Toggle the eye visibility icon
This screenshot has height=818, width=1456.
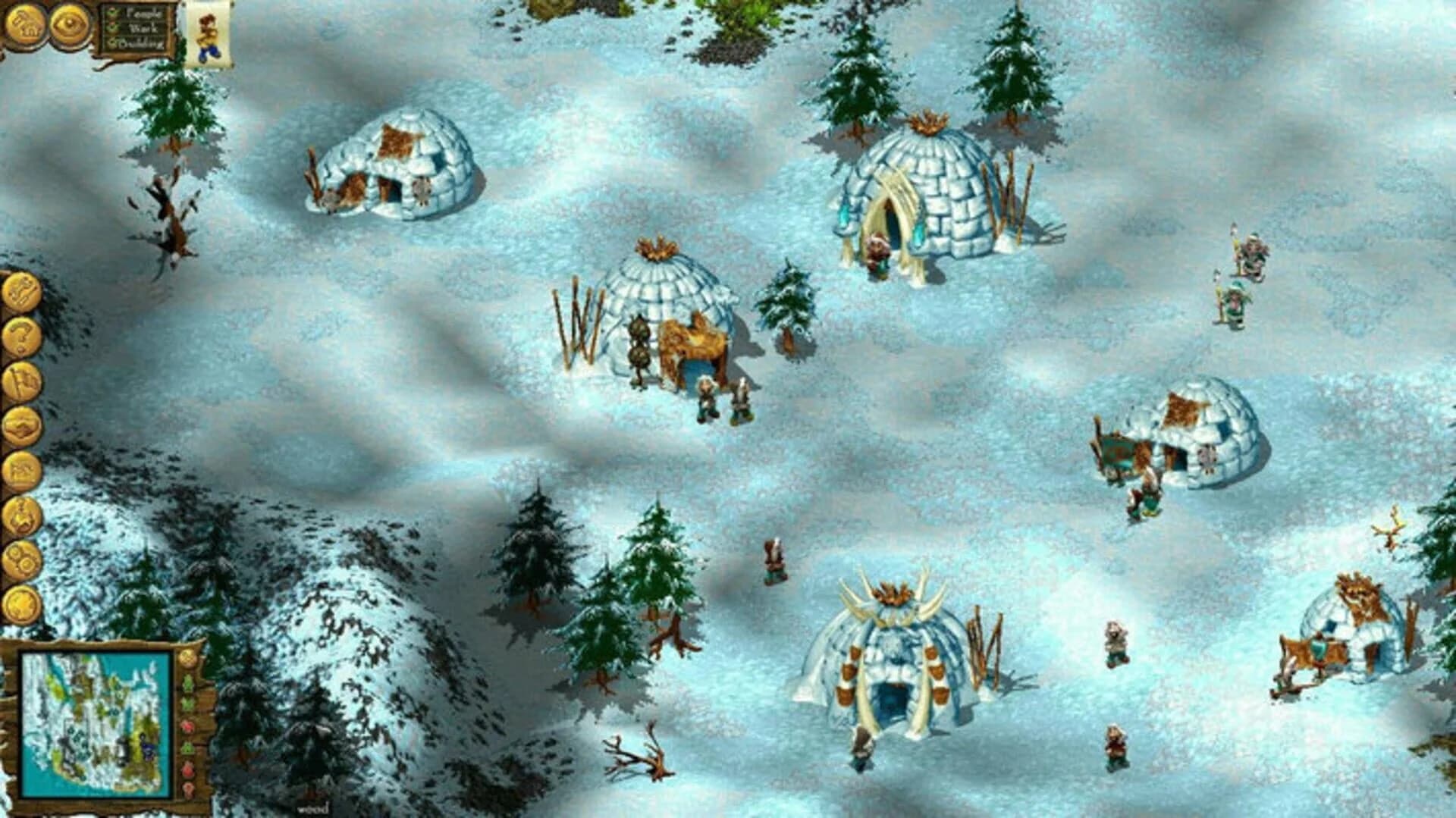68,24
